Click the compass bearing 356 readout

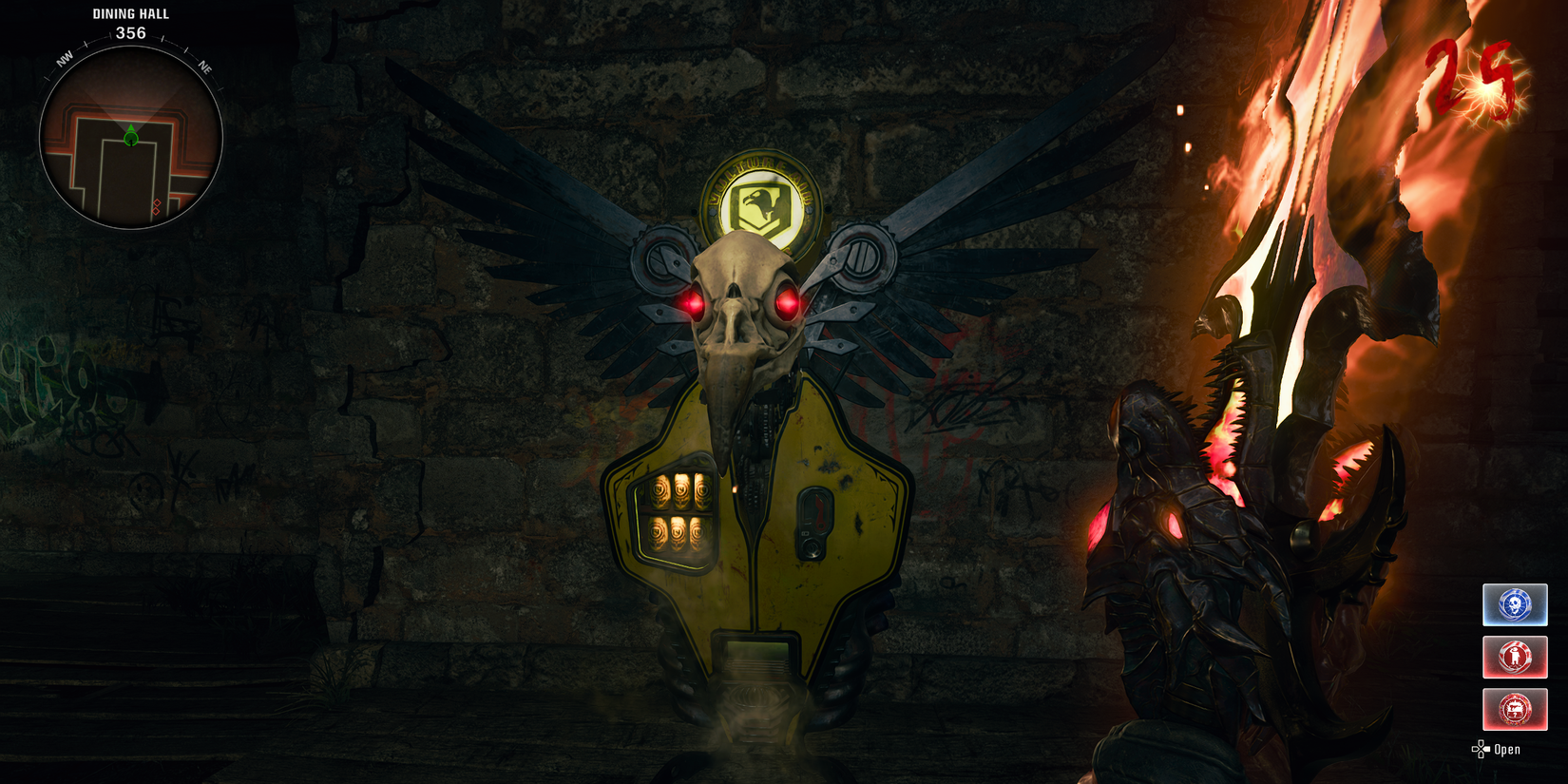coord(130,31)
